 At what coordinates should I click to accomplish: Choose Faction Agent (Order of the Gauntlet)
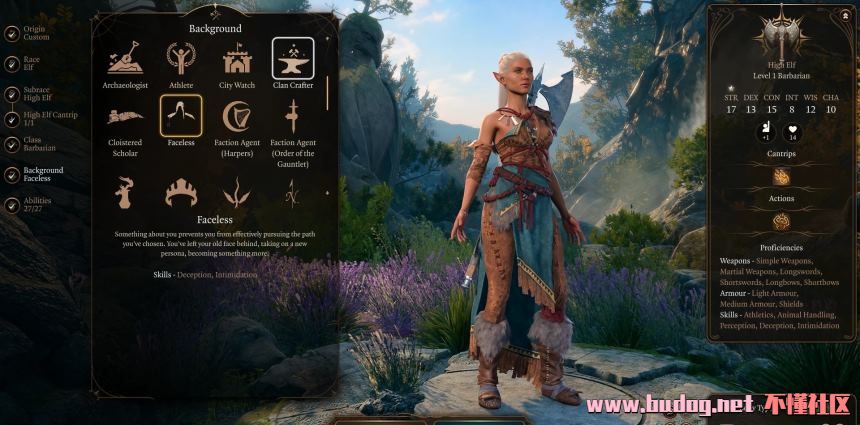tap(293, 117)
